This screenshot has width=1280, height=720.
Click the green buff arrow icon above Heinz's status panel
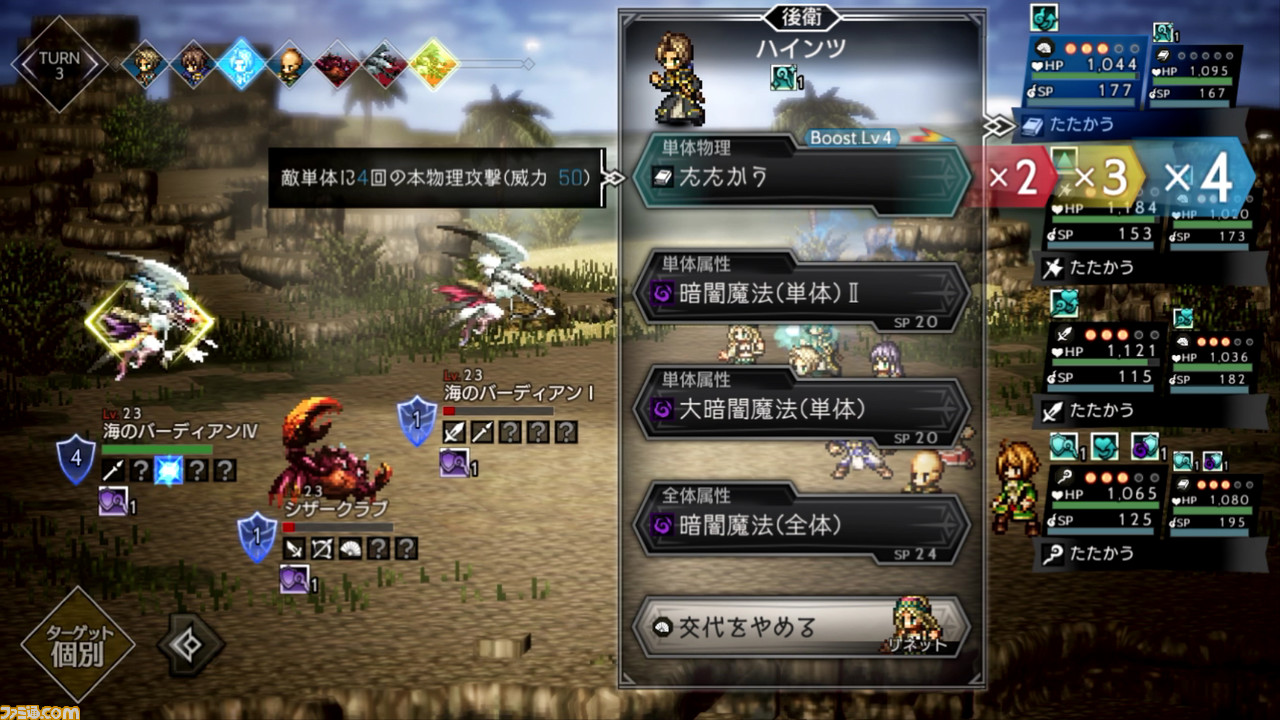(x=1042, y=18)
